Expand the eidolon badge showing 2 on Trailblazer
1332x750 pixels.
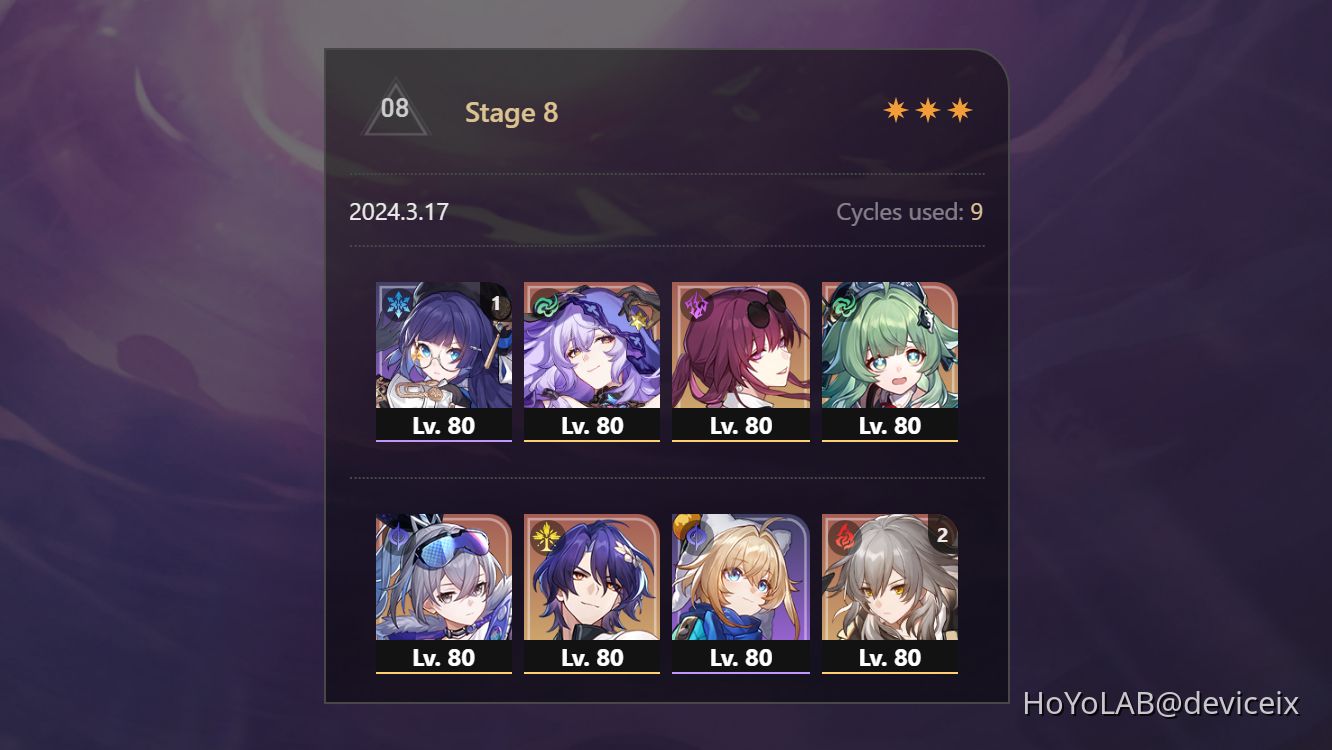(943, 536)
